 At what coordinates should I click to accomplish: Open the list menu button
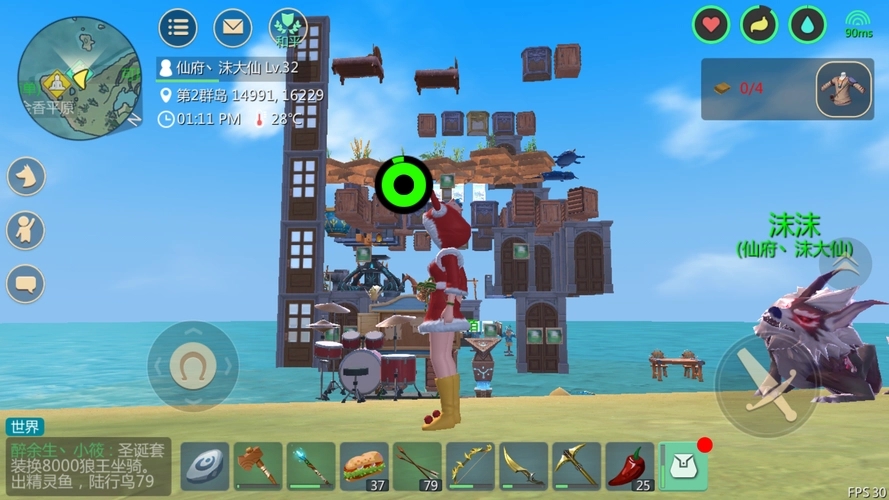(x=177, y=27)
